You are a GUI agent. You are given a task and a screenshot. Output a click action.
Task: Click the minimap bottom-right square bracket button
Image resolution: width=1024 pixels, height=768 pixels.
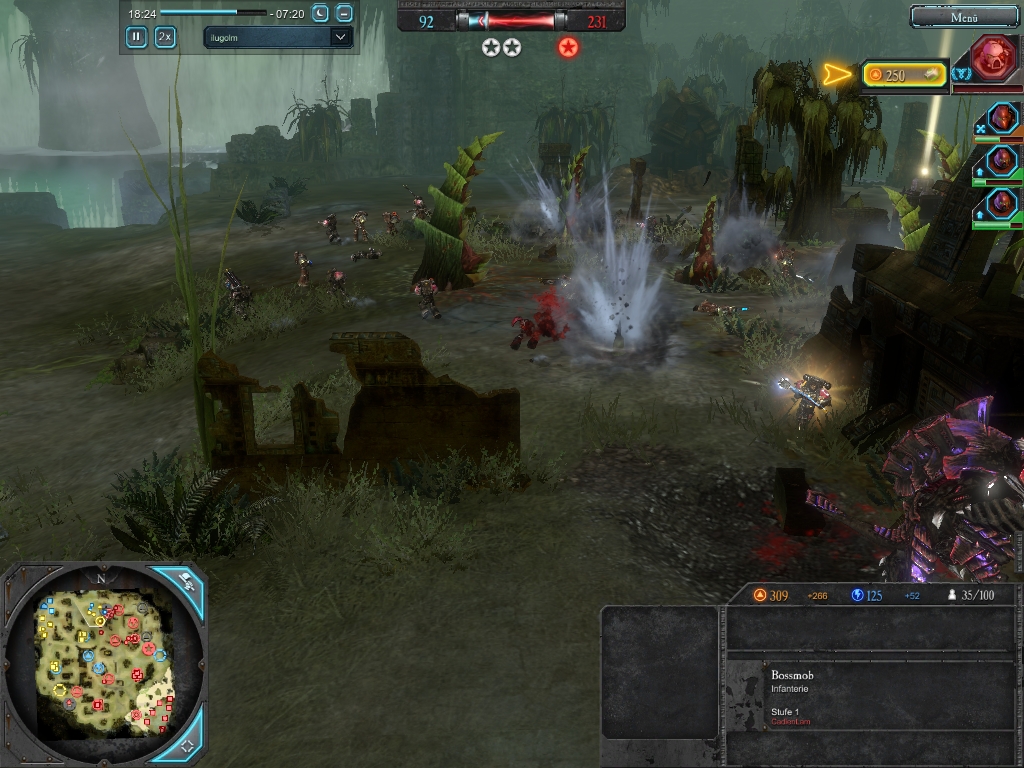(186, 746)
